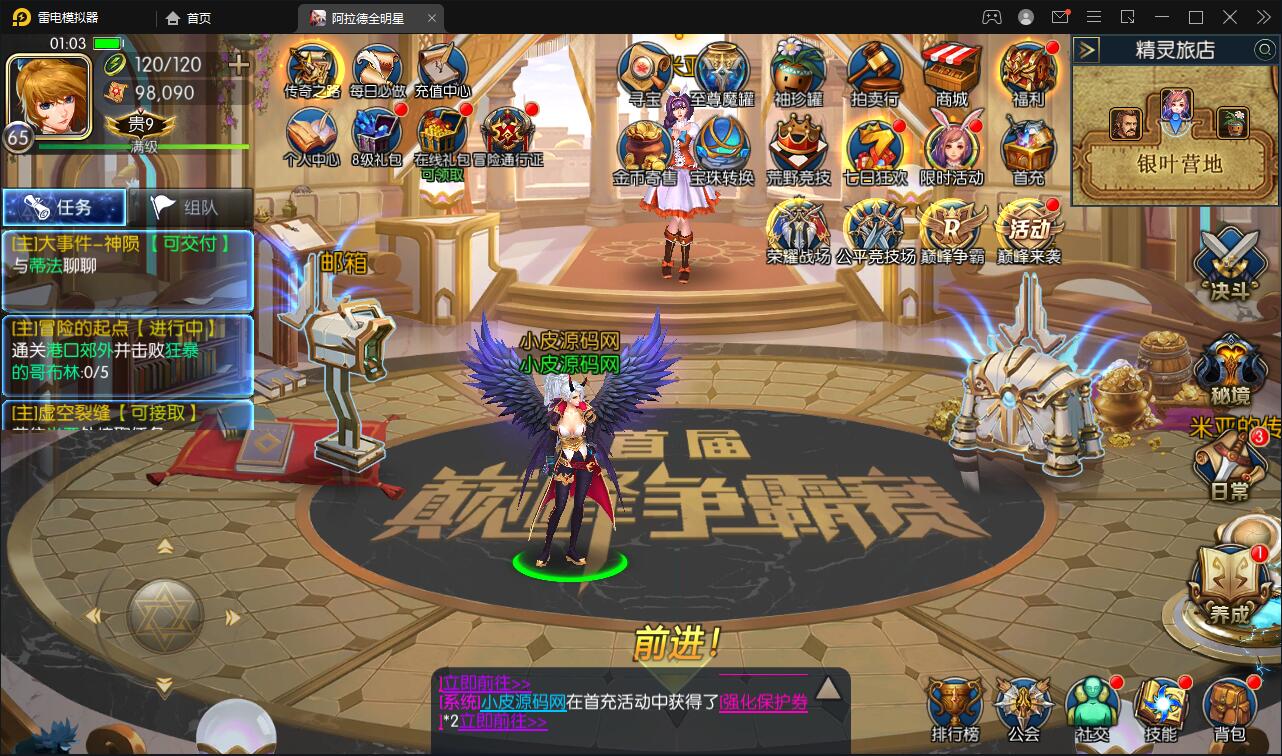
Task: Open the 首充 first recharge chest
Action: point(1027,147)
